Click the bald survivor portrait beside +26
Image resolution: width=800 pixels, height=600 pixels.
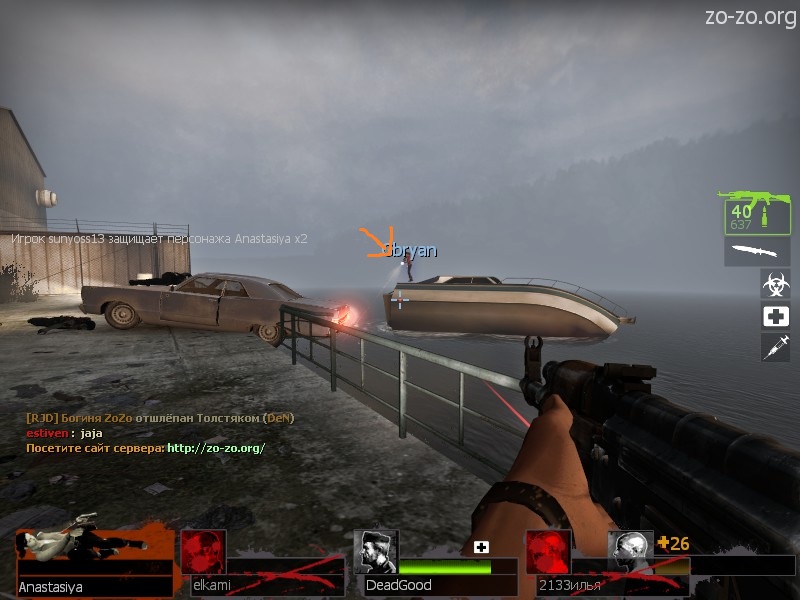[630, 552]
